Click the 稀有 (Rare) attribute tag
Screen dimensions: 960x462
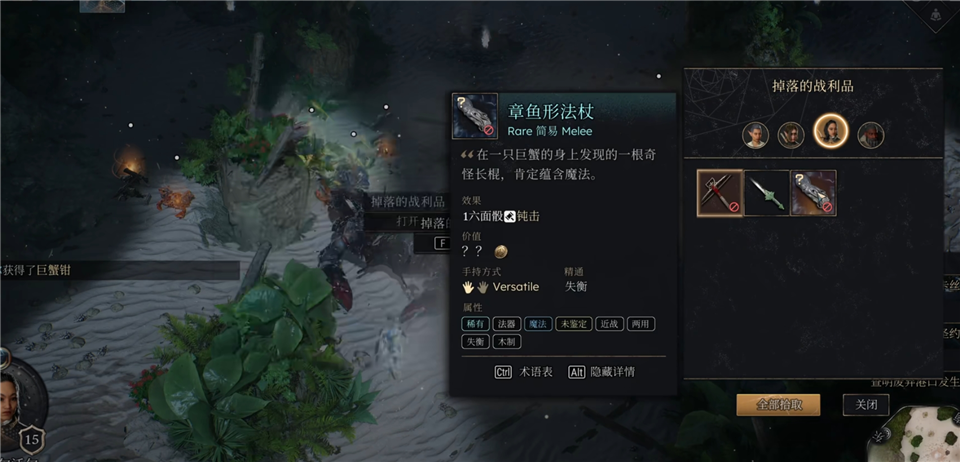474,323
